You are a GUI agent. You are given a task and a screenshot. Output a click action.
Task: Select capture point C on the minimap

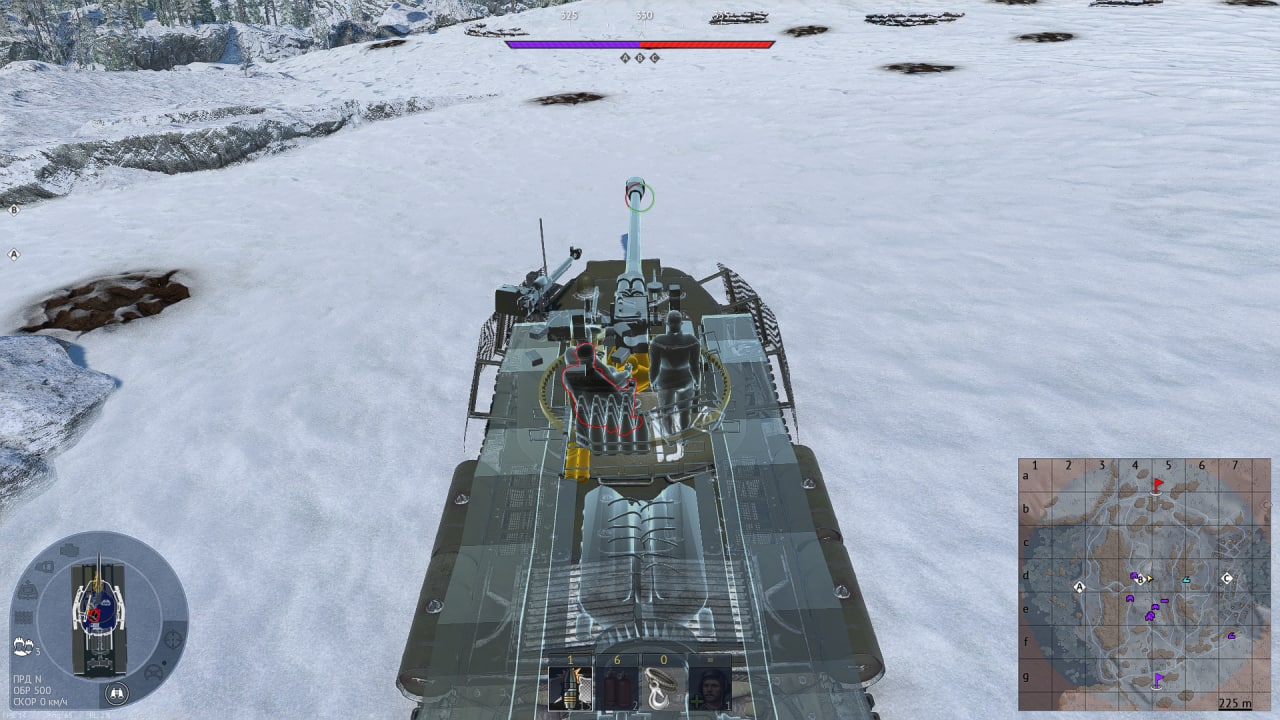(1227, 578)
